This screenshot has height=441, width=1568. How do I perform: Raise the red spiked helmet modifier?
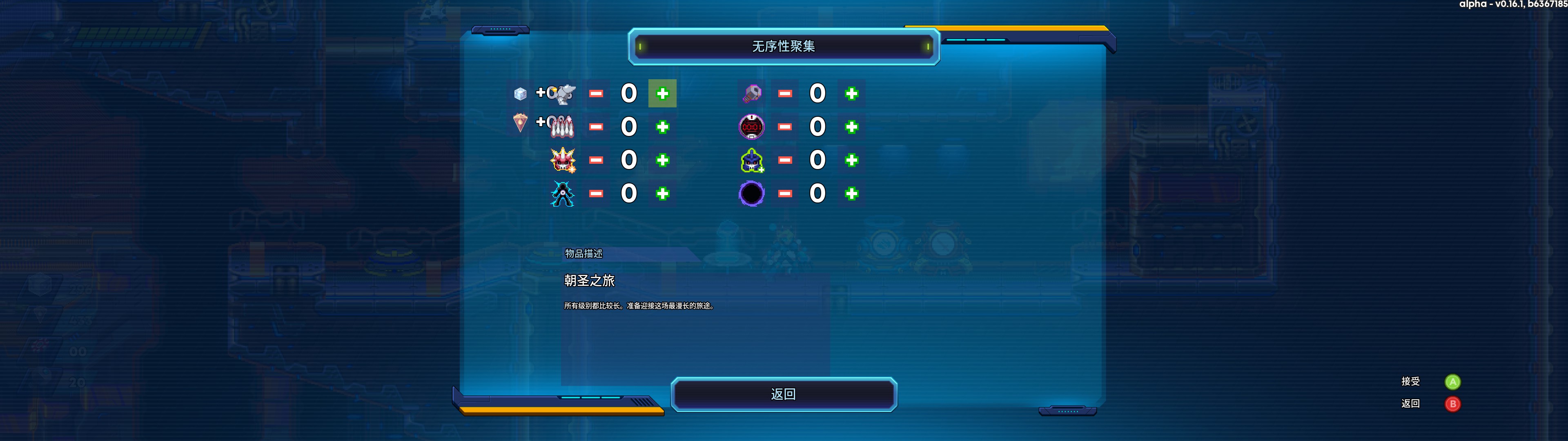pos(662,160)
